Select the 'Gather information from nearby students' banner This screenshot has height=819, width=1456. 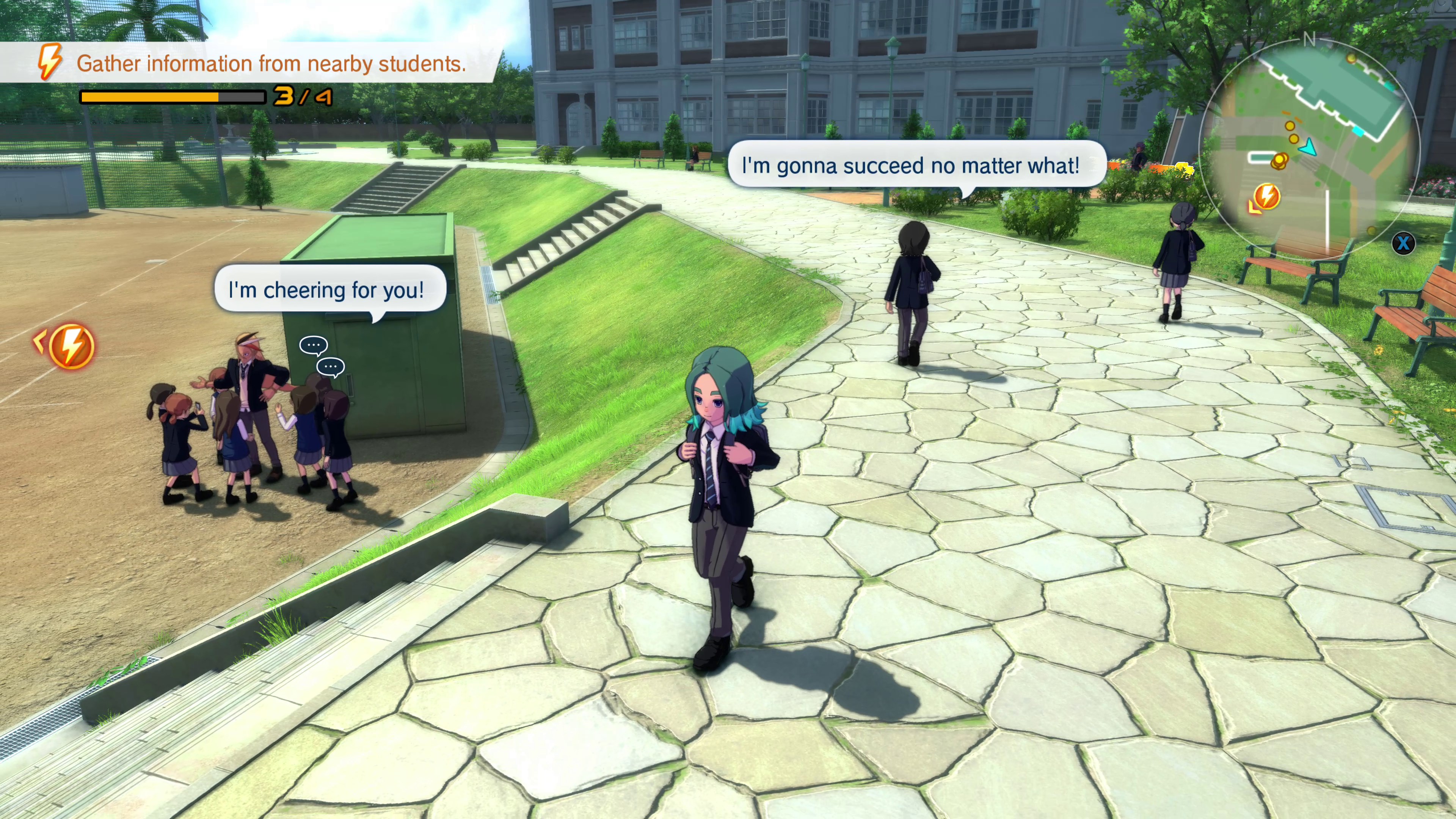271,63
